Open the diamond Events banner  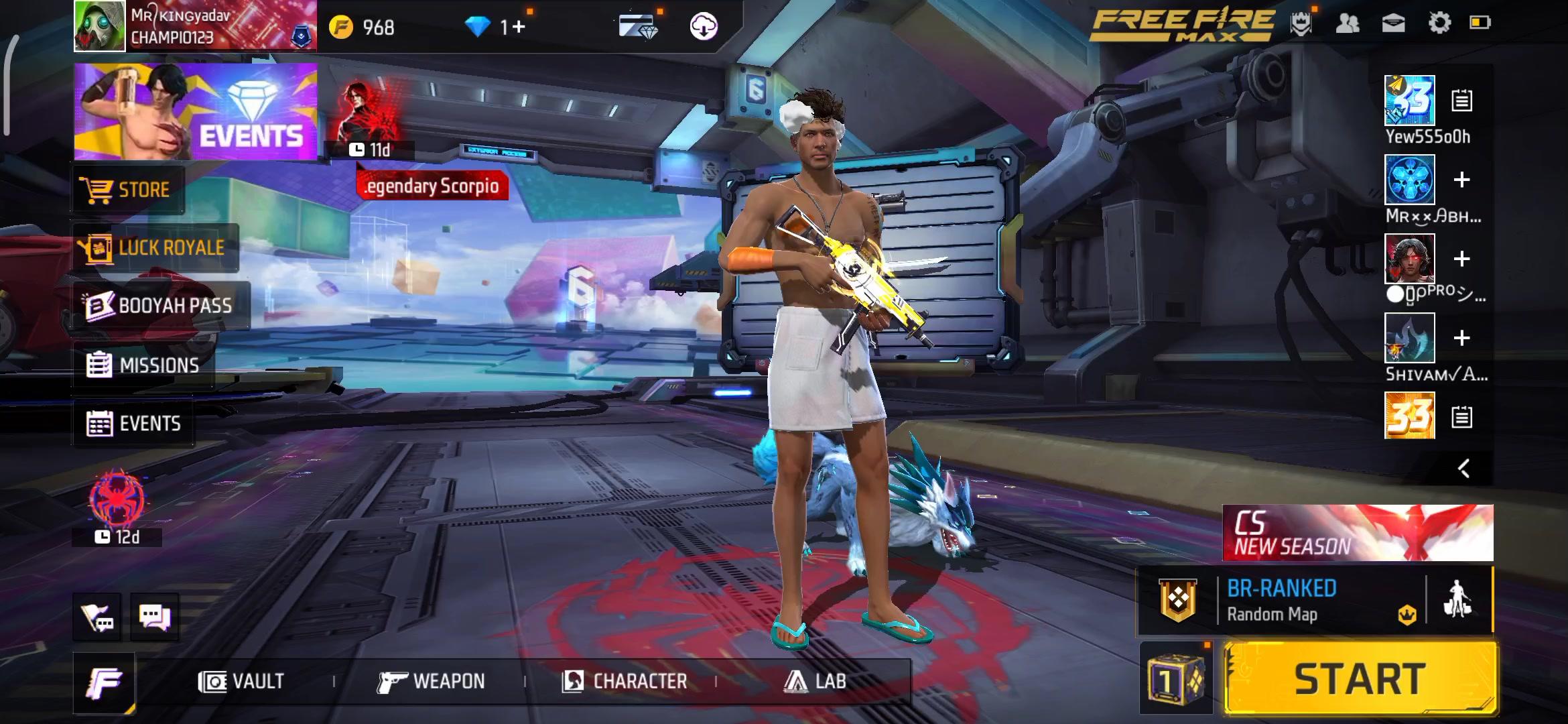pos(196,112)
